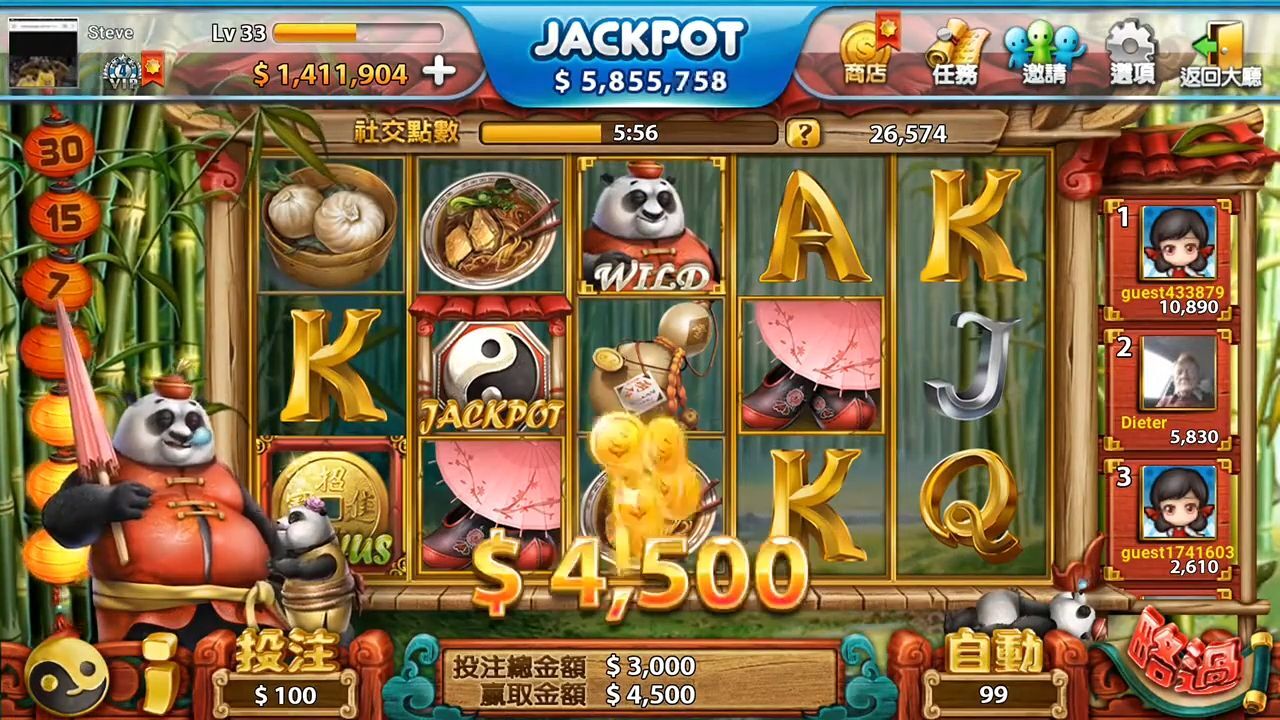Show social points help question mark

pos(802,133)
